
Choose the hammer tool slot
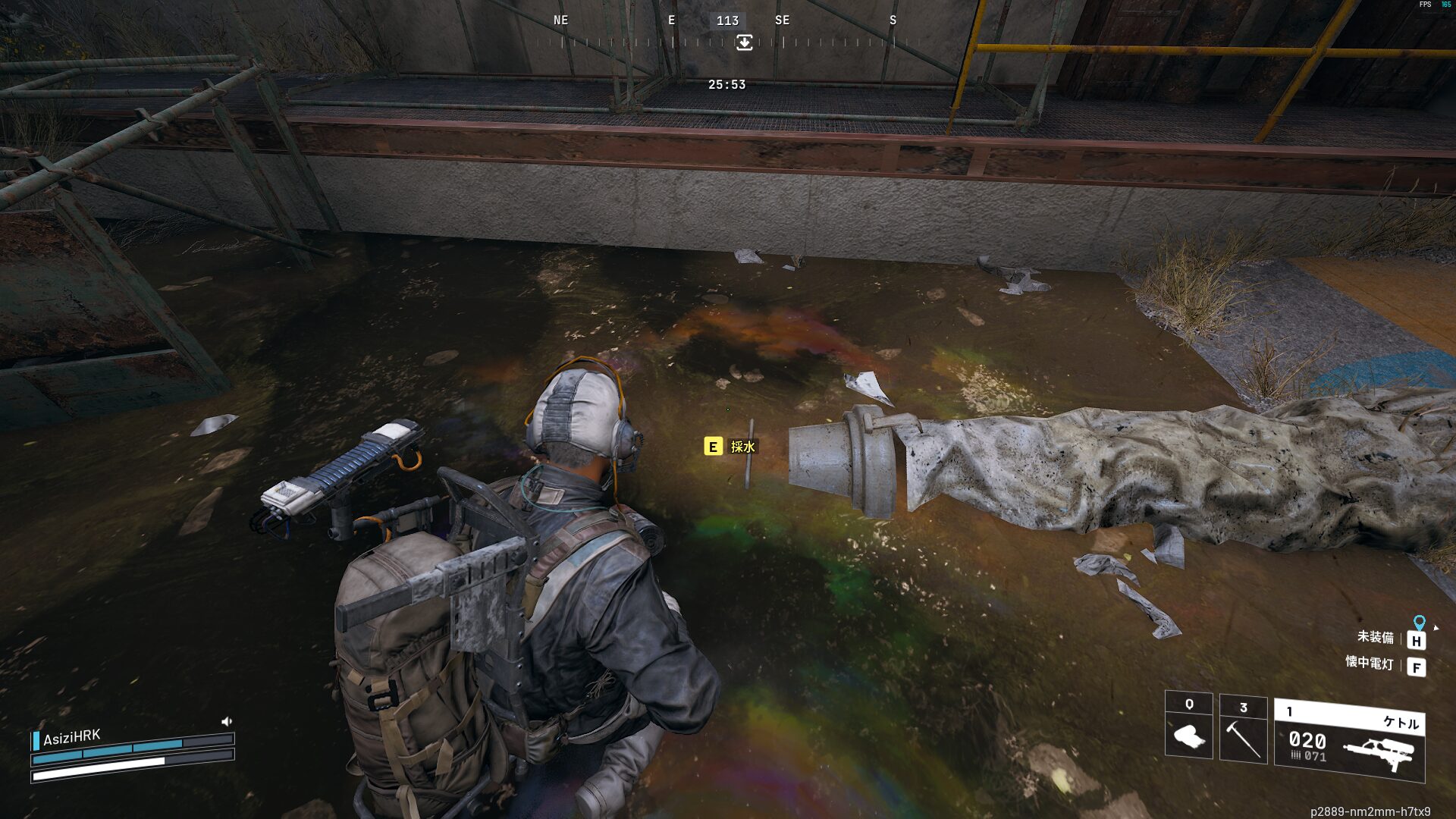1243,730
